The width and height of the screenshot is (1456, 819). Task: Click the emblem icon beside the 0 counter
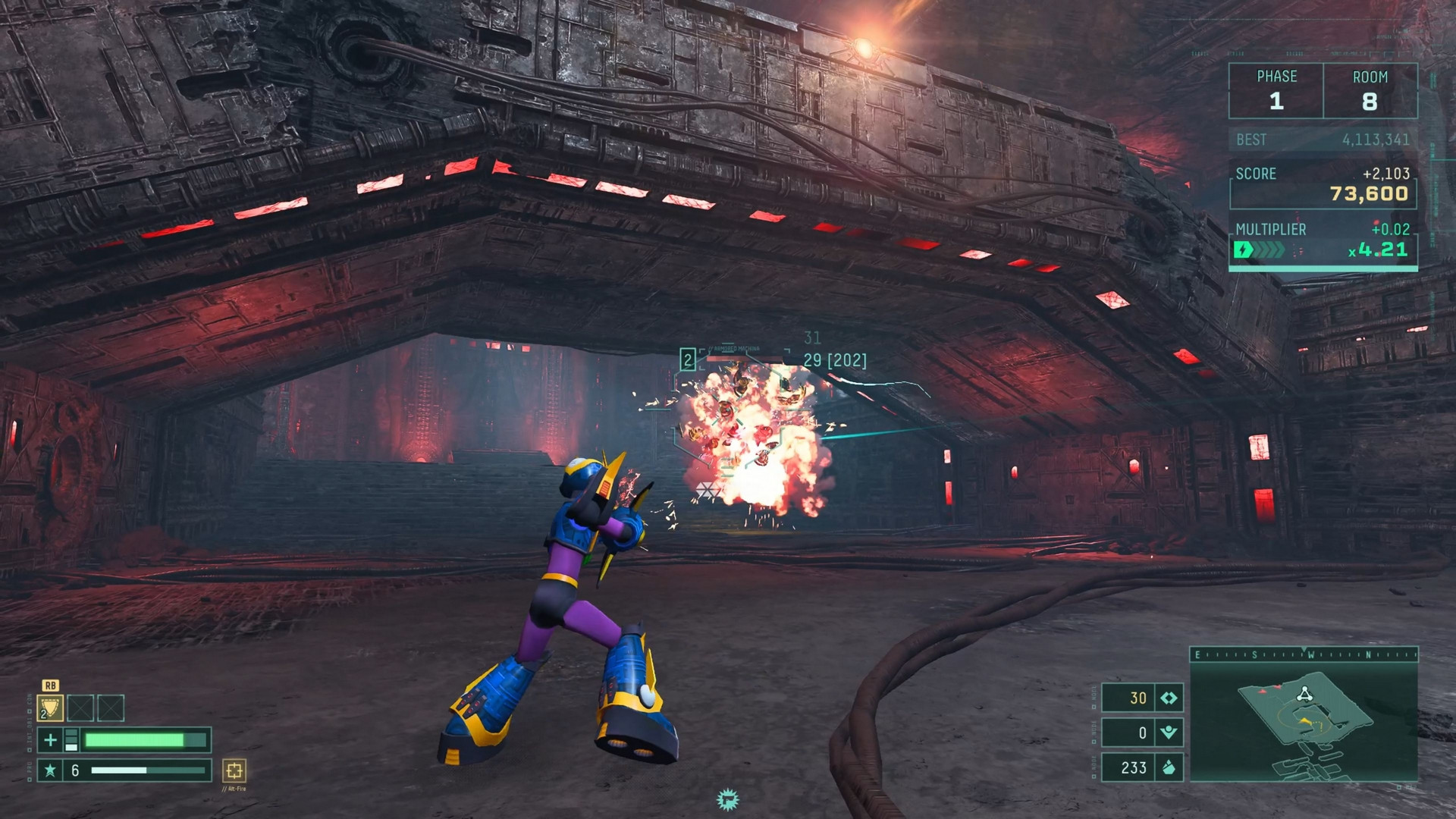[x=1169, y=733]
